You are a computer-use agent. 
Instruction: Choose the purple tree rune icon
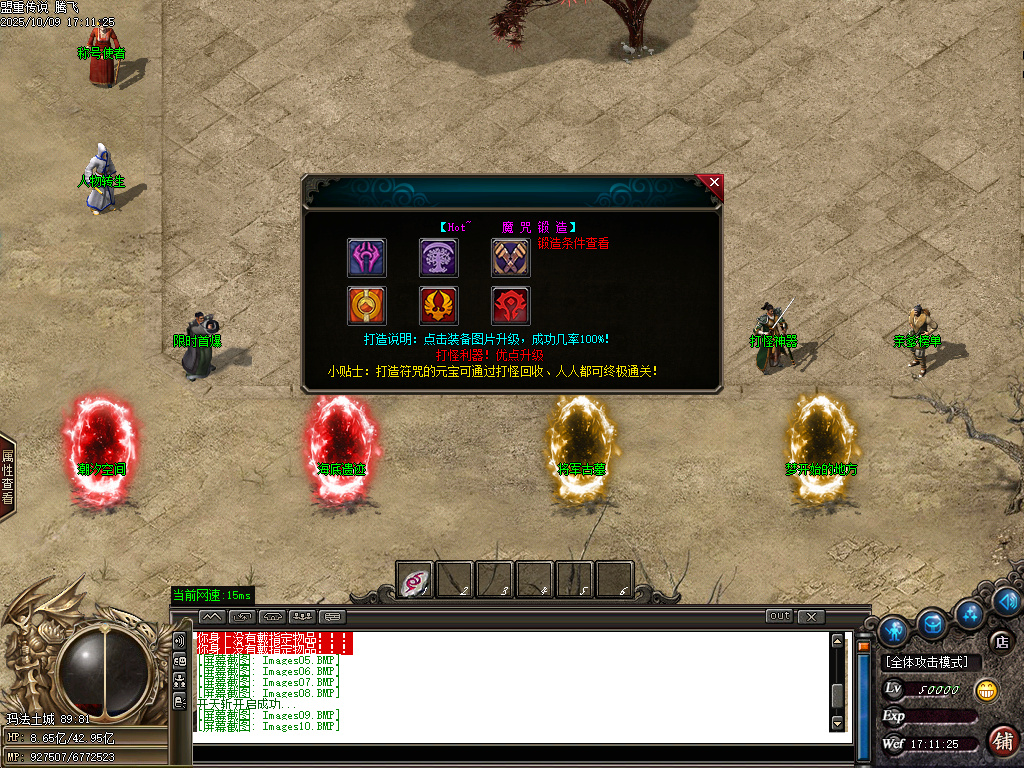tap(438, 258)
